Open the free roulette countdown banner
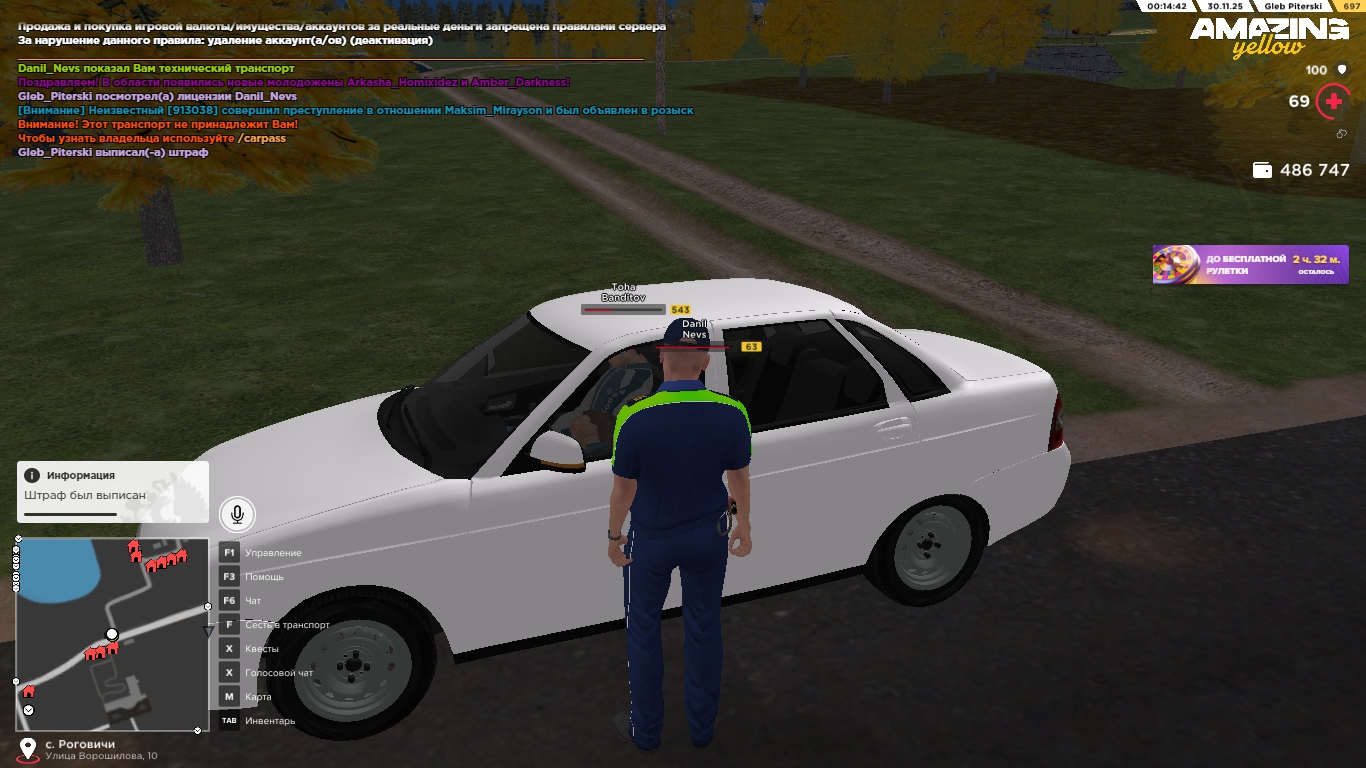The height and width of the screenshot is (768, 1366). point(1250,265)
